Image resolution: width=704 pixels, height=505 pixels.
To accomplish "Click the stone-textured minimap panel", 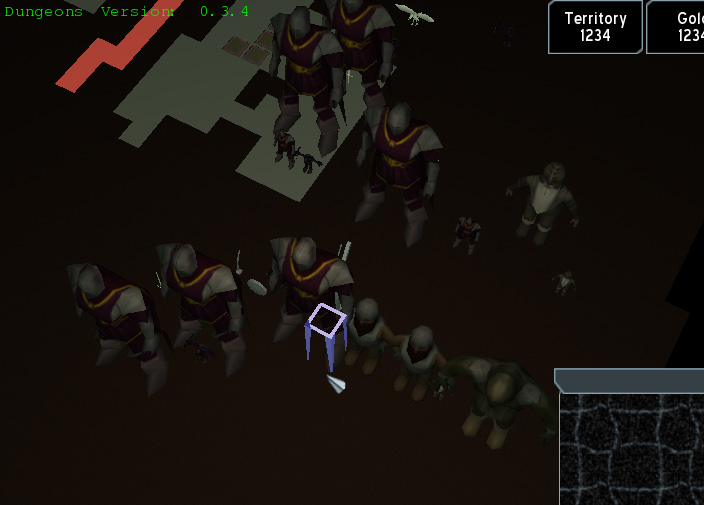I will coord(631,448).
